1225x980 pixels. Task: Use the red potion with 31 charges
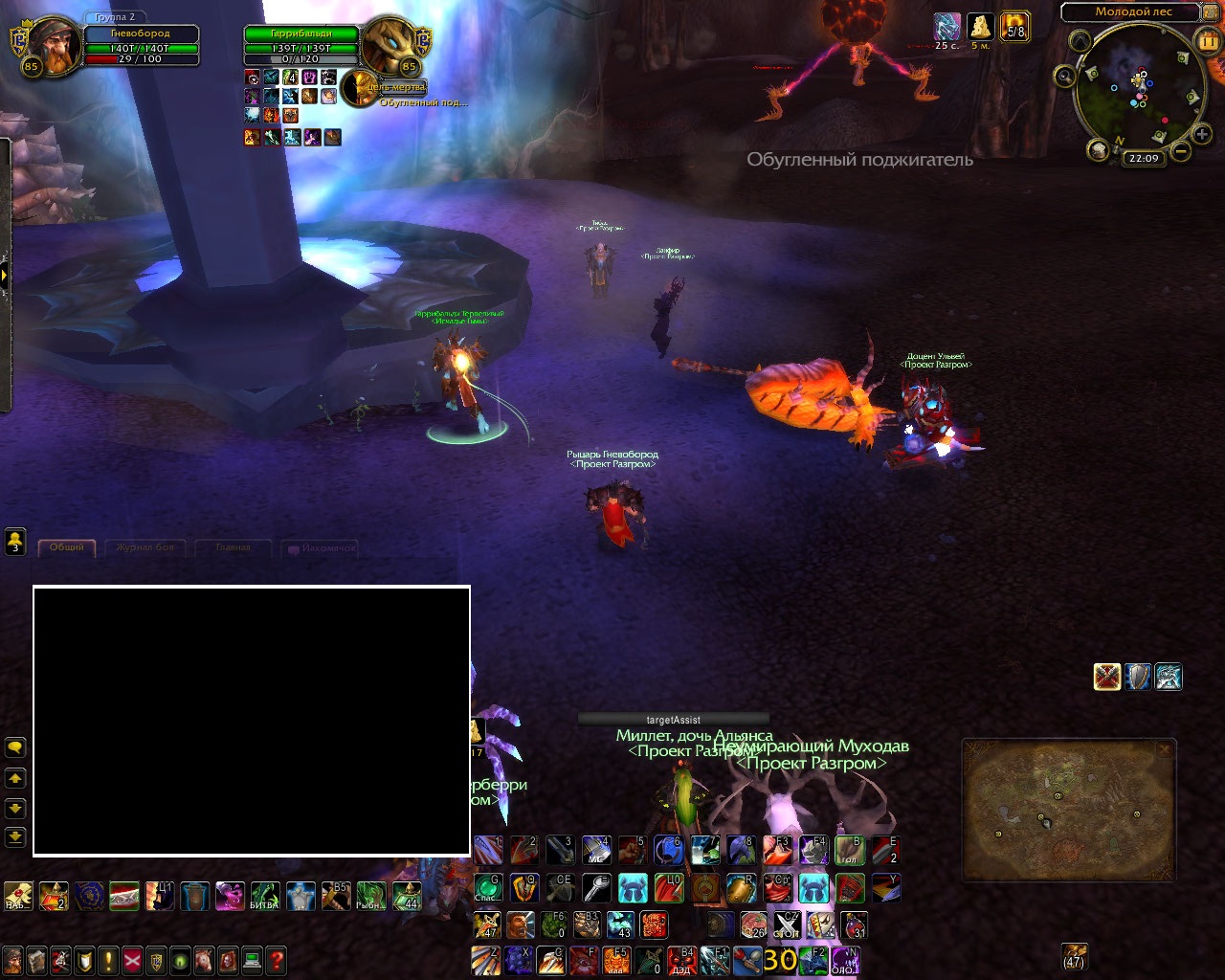[852, 925]
